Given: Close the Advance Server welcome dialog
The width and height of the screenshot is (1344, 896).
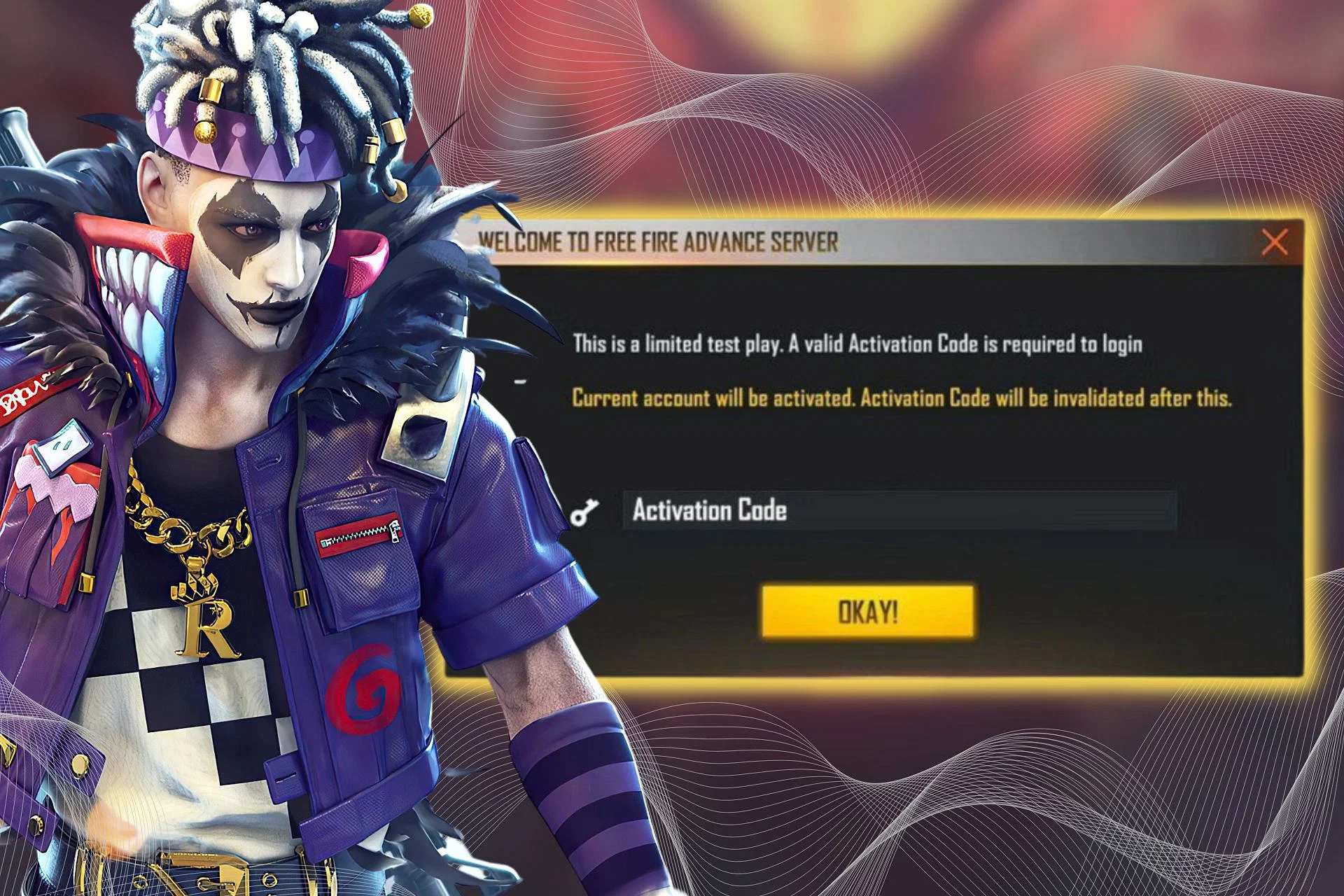Looking at the screenshot, I should tap(1274, 243).
